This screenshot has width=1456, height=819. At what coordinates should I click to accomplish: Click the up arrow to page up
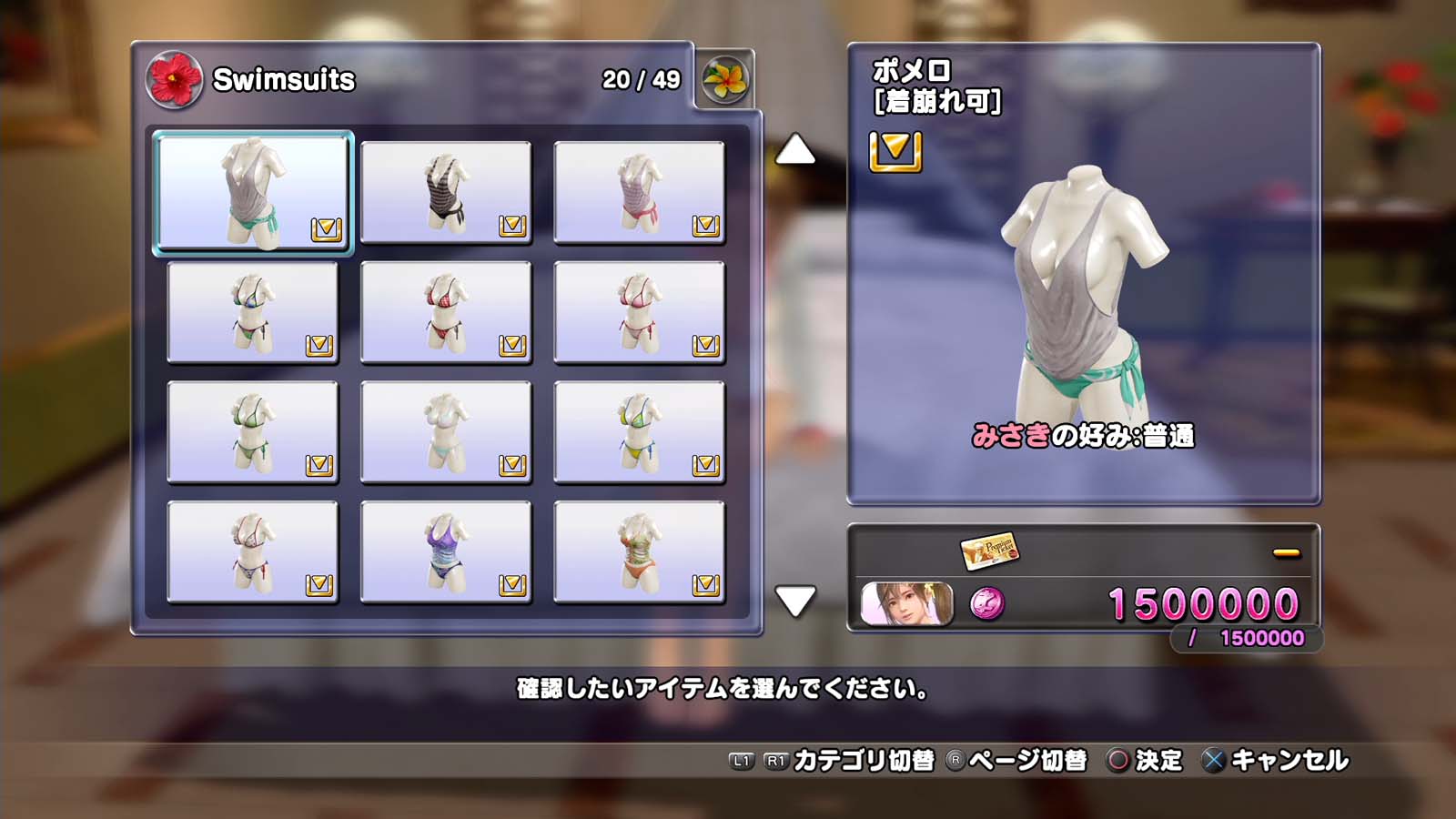pyautogui.click(x=794, y=150)
